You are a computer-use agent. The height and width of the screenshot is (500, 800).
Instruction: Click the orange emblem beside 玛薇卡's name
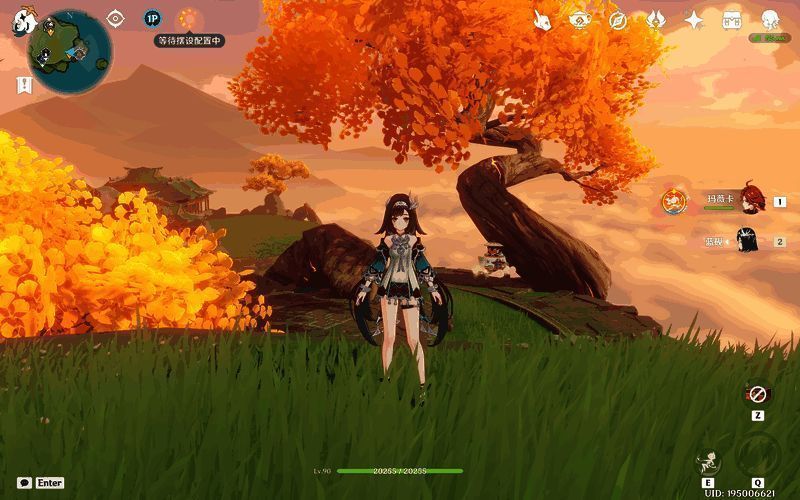click(x=675, y=201)
